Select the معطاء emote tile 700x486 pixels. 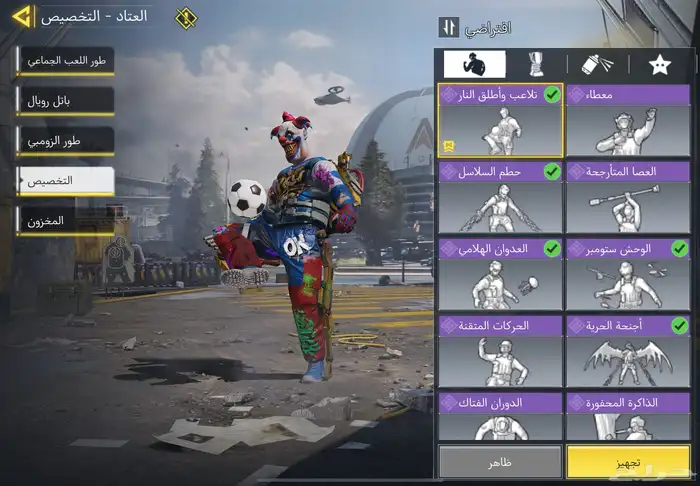tap(627, 121)
